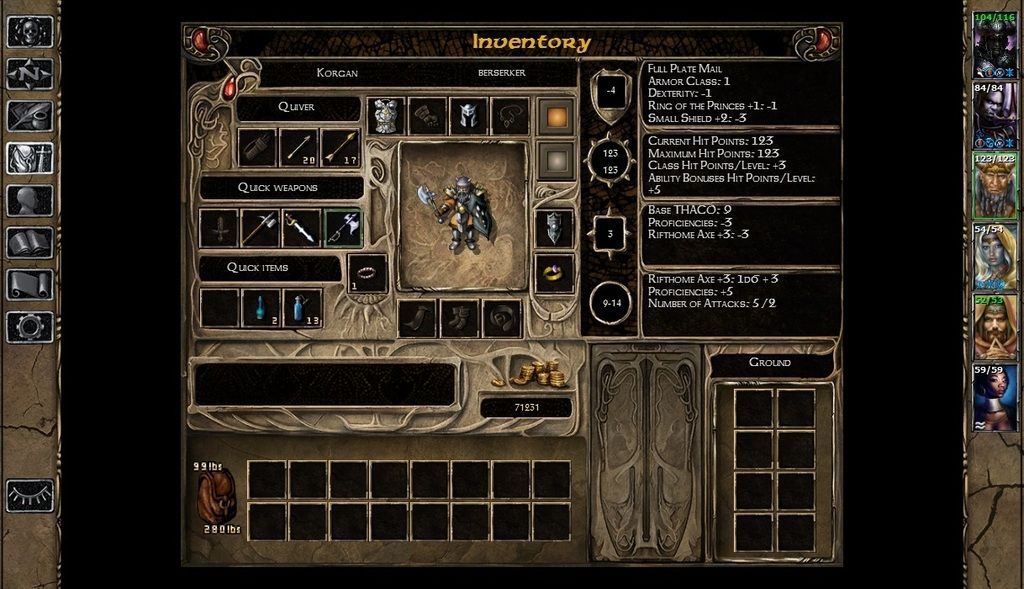Return to game with the skull button
This screenshot has width=1024, height=589.
pyautogui.click(x=30, y=32)
